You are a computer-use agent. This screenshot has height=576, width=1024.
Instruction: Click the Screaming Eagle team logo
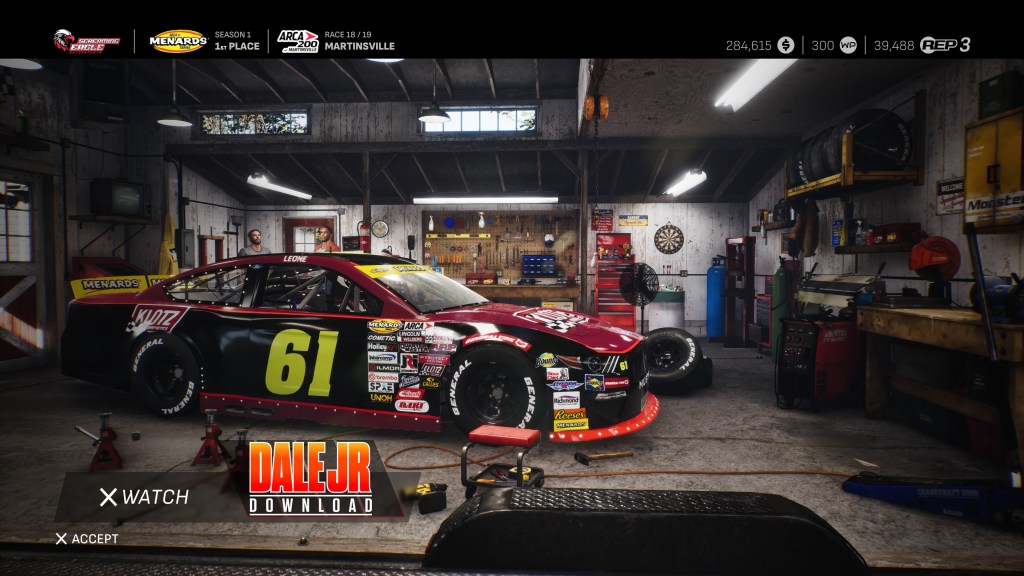tap(86, 41)
